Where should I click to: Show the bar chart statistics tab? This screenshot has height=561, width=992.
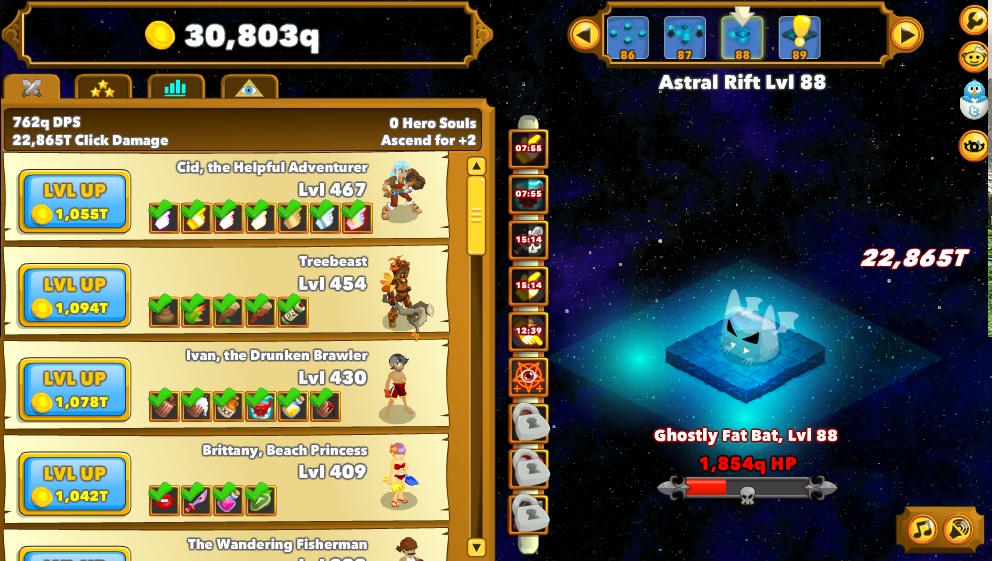click(x=176, y=88)
